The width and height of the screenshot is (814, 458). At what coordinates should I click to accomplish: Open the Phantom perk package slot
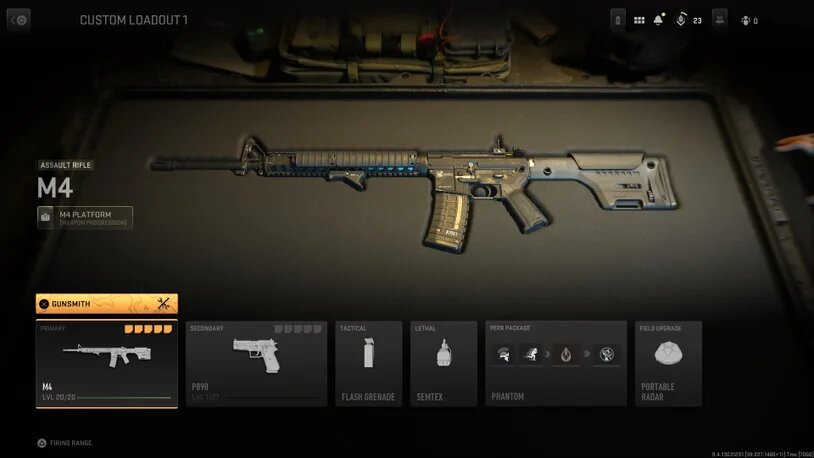(x=555, y=363)
